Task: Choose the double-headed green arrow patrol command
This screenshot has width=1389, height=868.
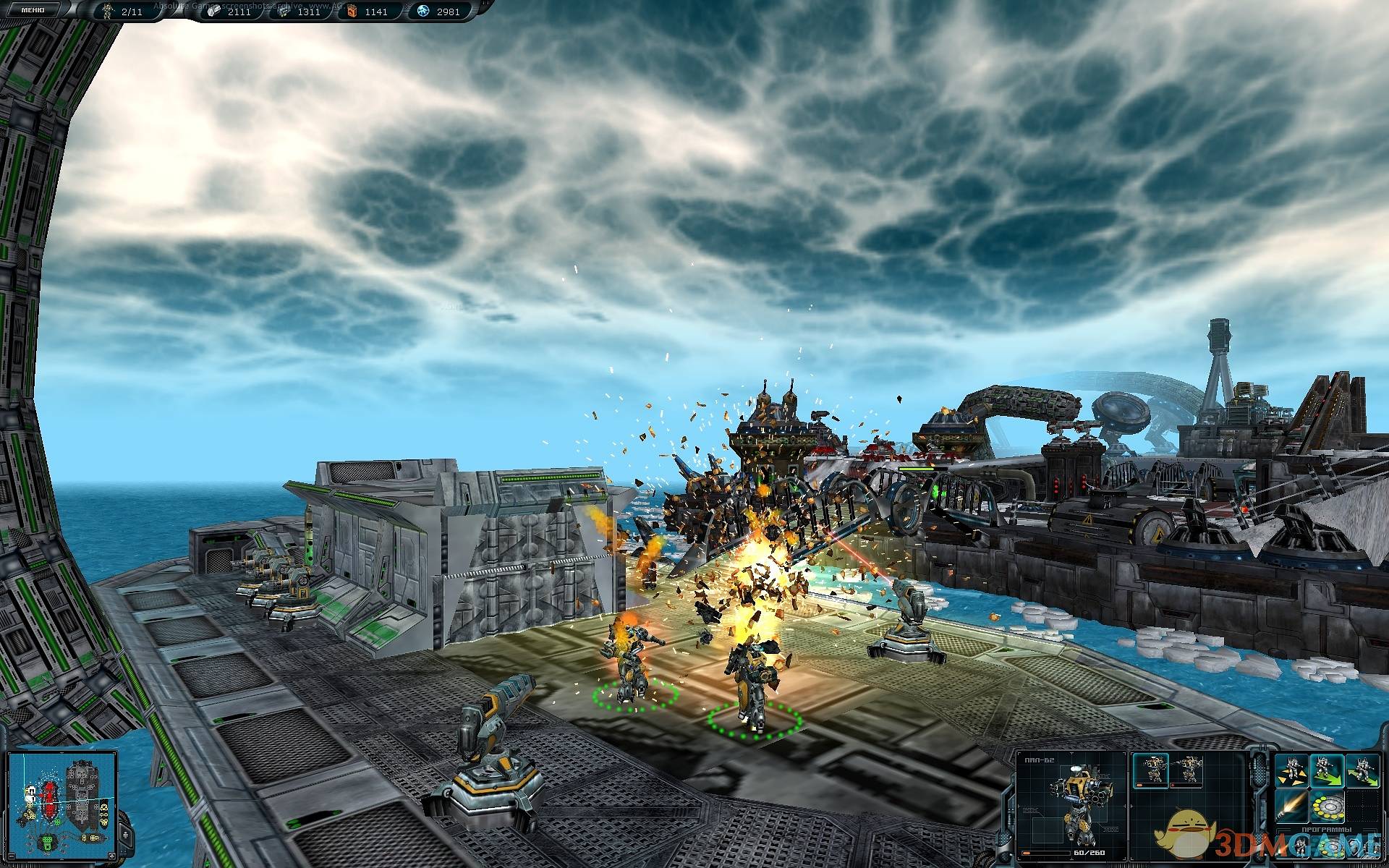Action: 1362,771
